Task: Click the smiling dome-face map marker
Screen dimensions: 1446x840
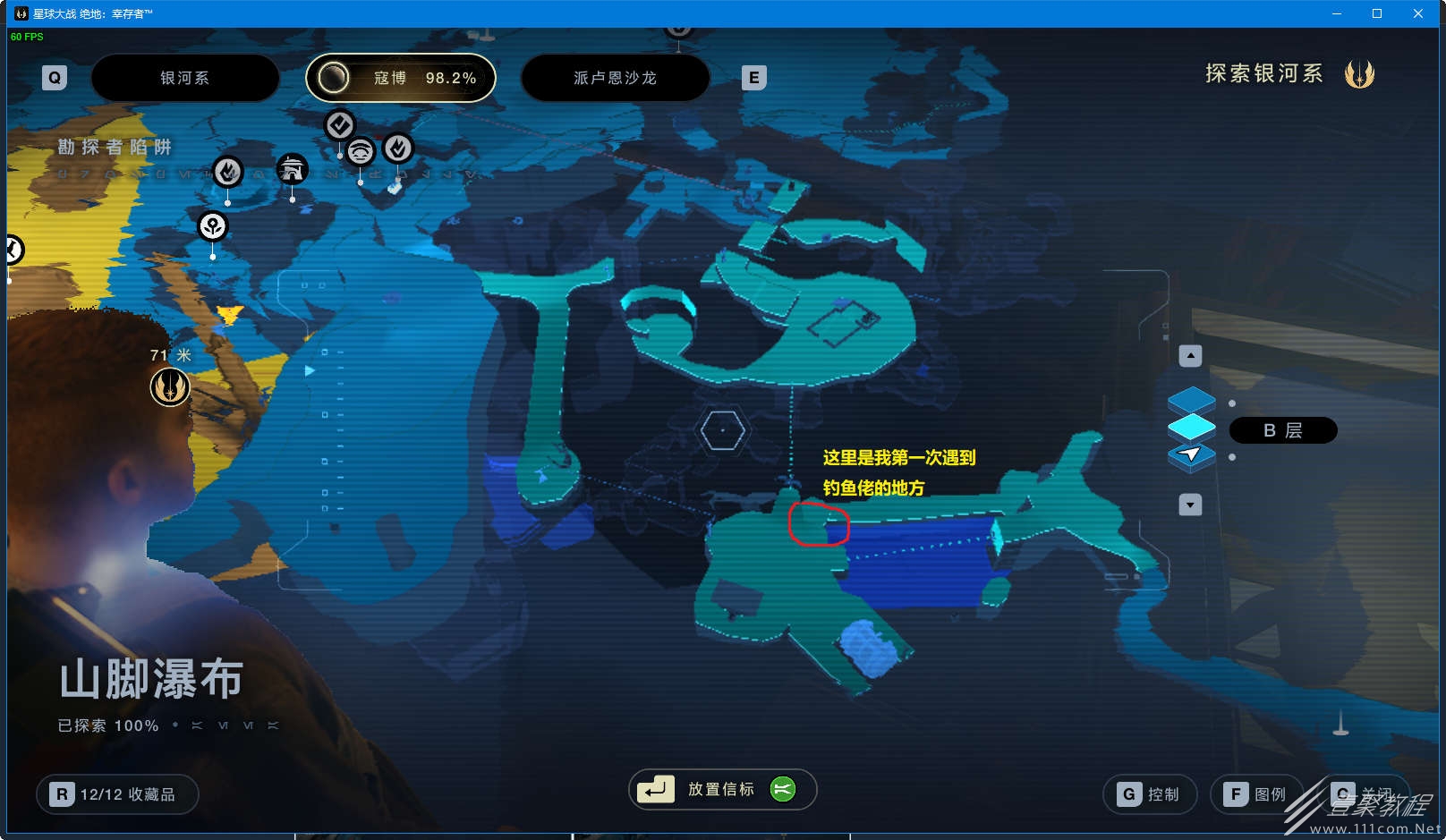Action: pyautogui.click(x=361, y=151)
